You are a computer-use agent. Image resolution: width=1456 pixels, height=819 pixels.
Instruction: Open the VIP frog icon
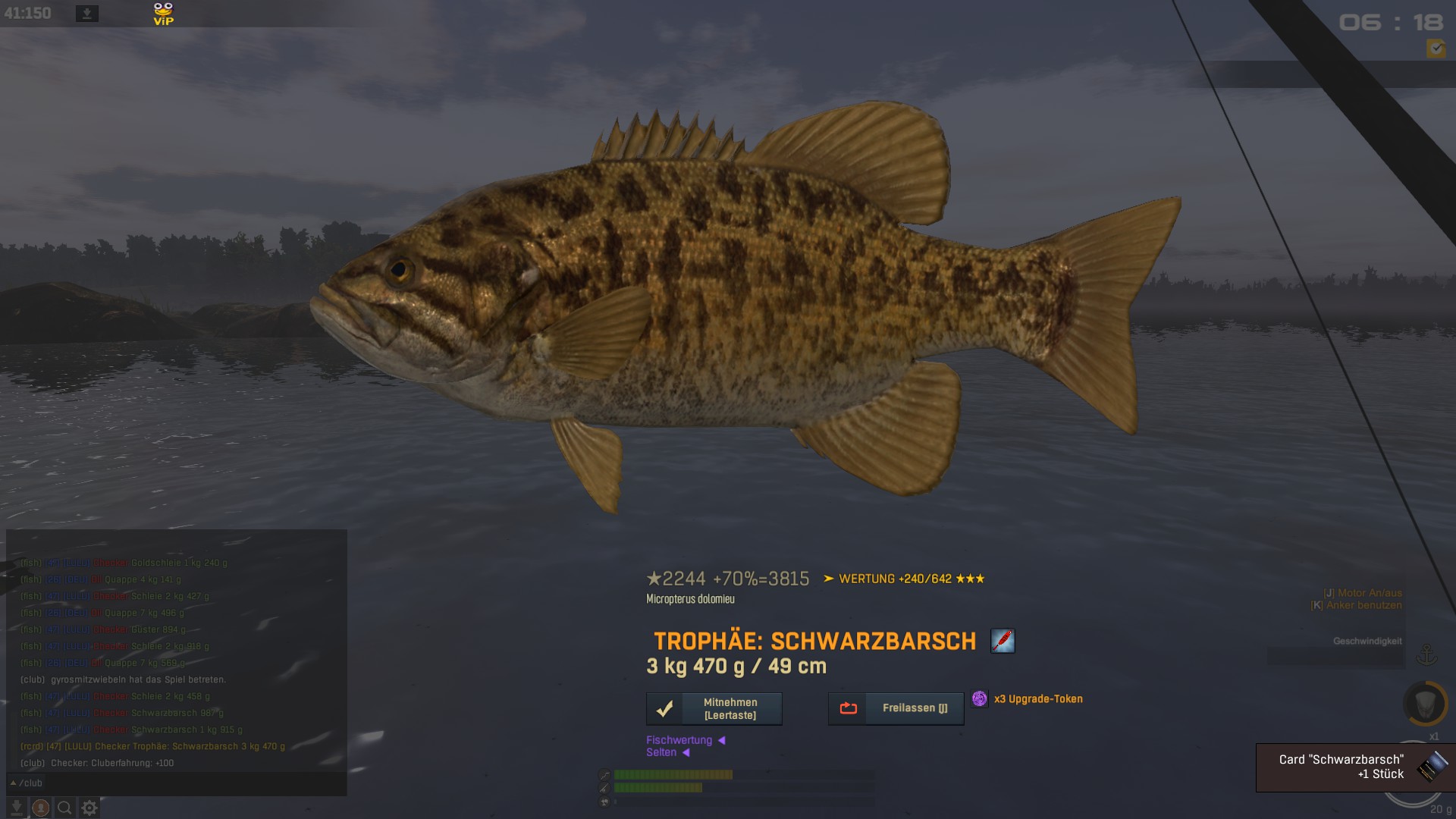(x=163, y=14)
